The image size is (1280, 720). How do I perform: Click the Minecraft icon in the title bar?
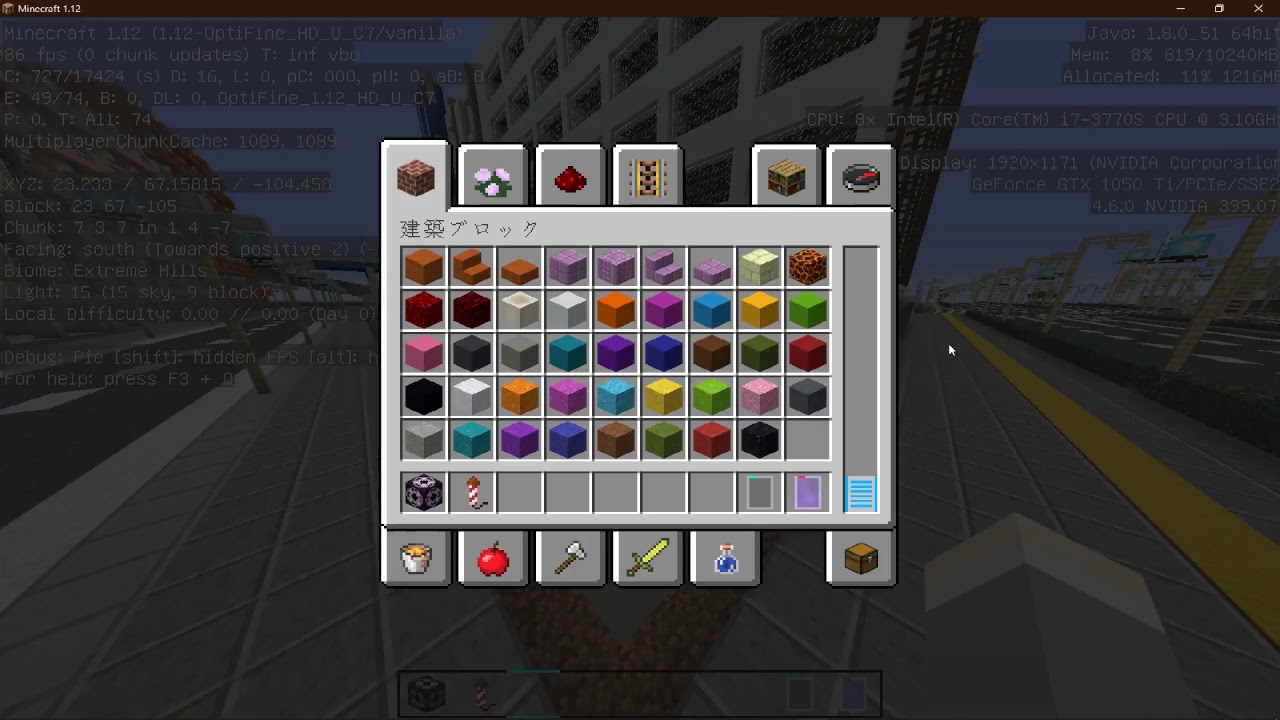click(x=10, y=8)
